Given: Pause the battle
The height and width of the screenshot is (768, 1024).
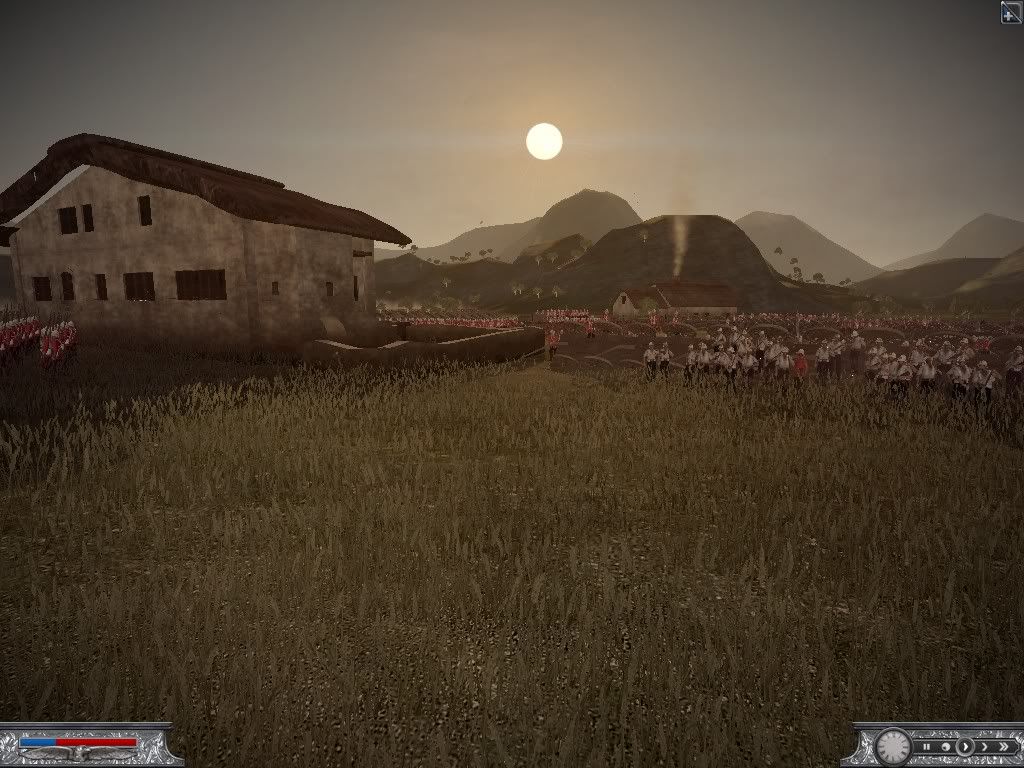Looking at the screenshot, I should 927,747.
